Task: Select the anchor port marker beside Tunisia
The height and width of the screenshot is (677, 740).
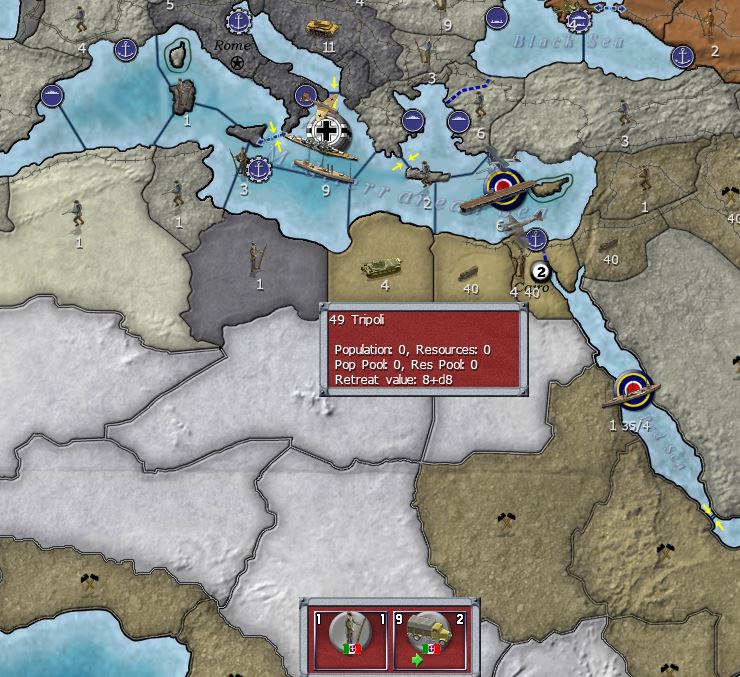Action: click(x=258, y=169)
